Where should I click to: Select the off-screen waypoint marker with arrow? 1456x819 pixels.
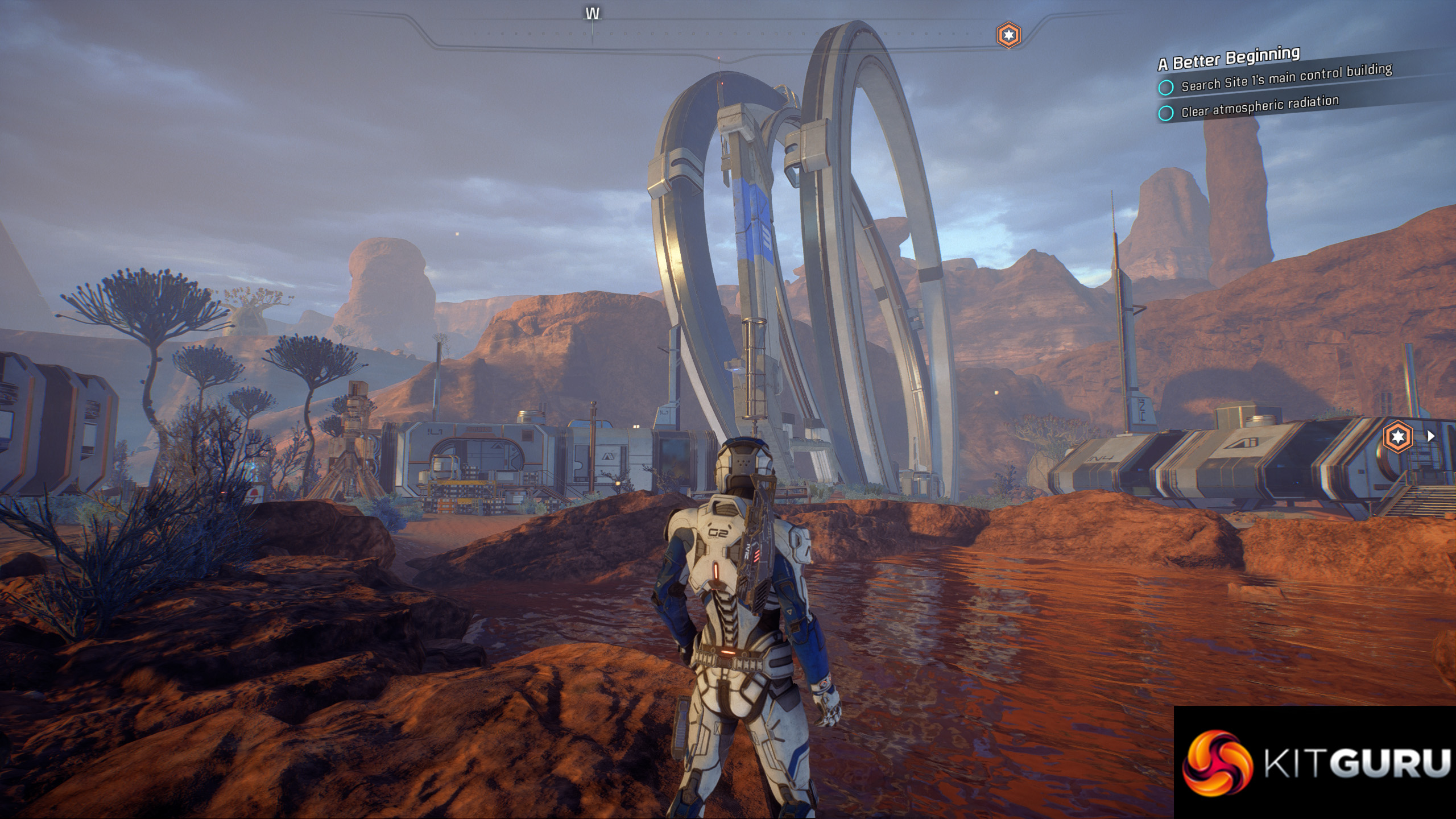1399,437
